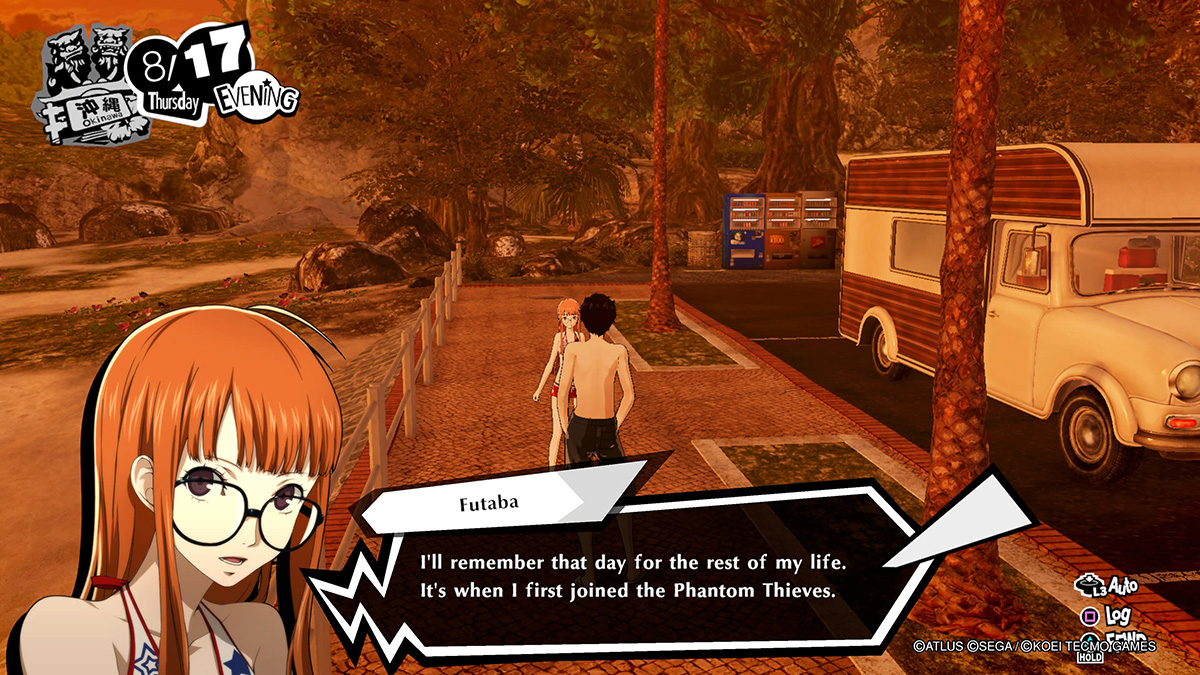The height and width of the screenshot is (675, 1200).
Task: Click Futaba's dialogue box to continue
Action: click(625, 570)
